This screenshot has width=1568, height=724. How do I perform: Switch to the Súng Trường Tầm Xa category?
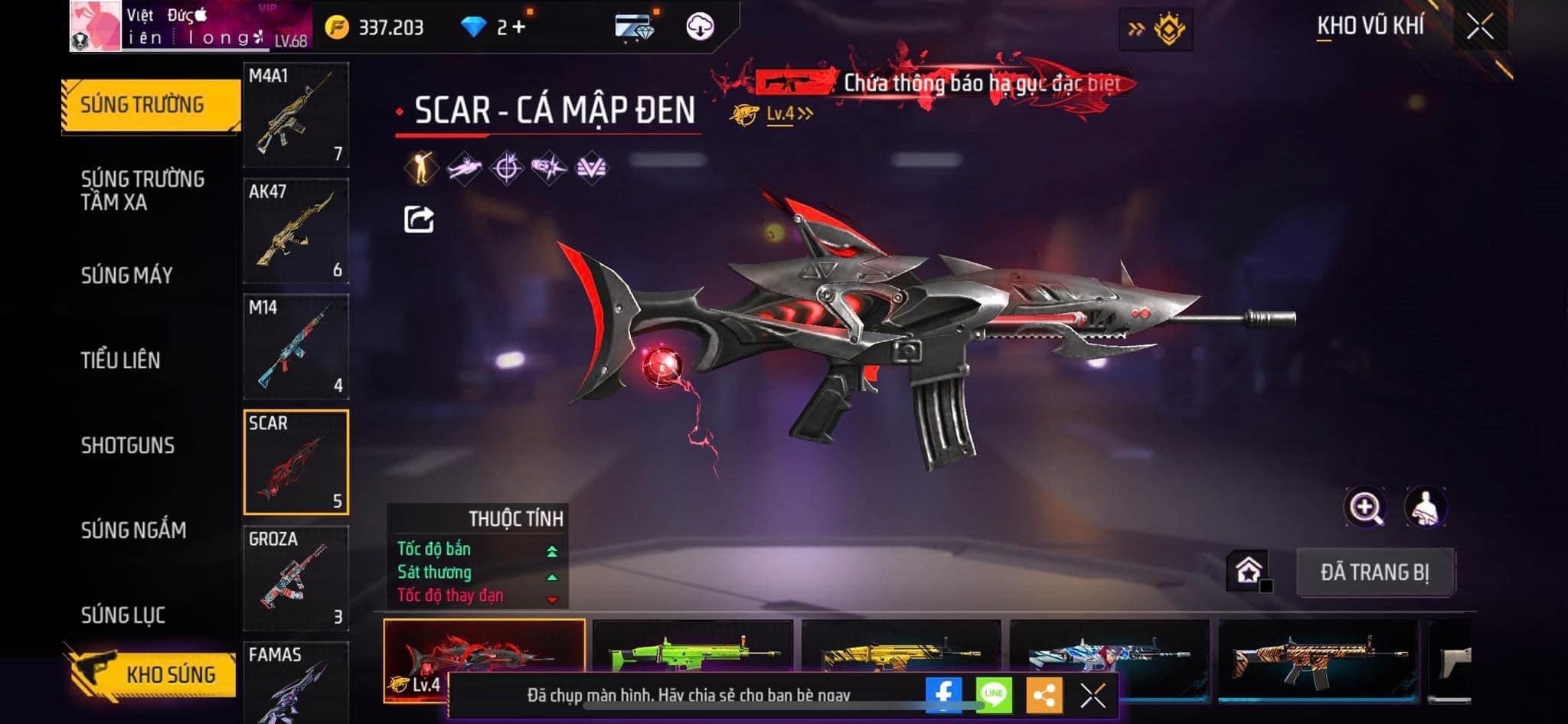point(142,191)
